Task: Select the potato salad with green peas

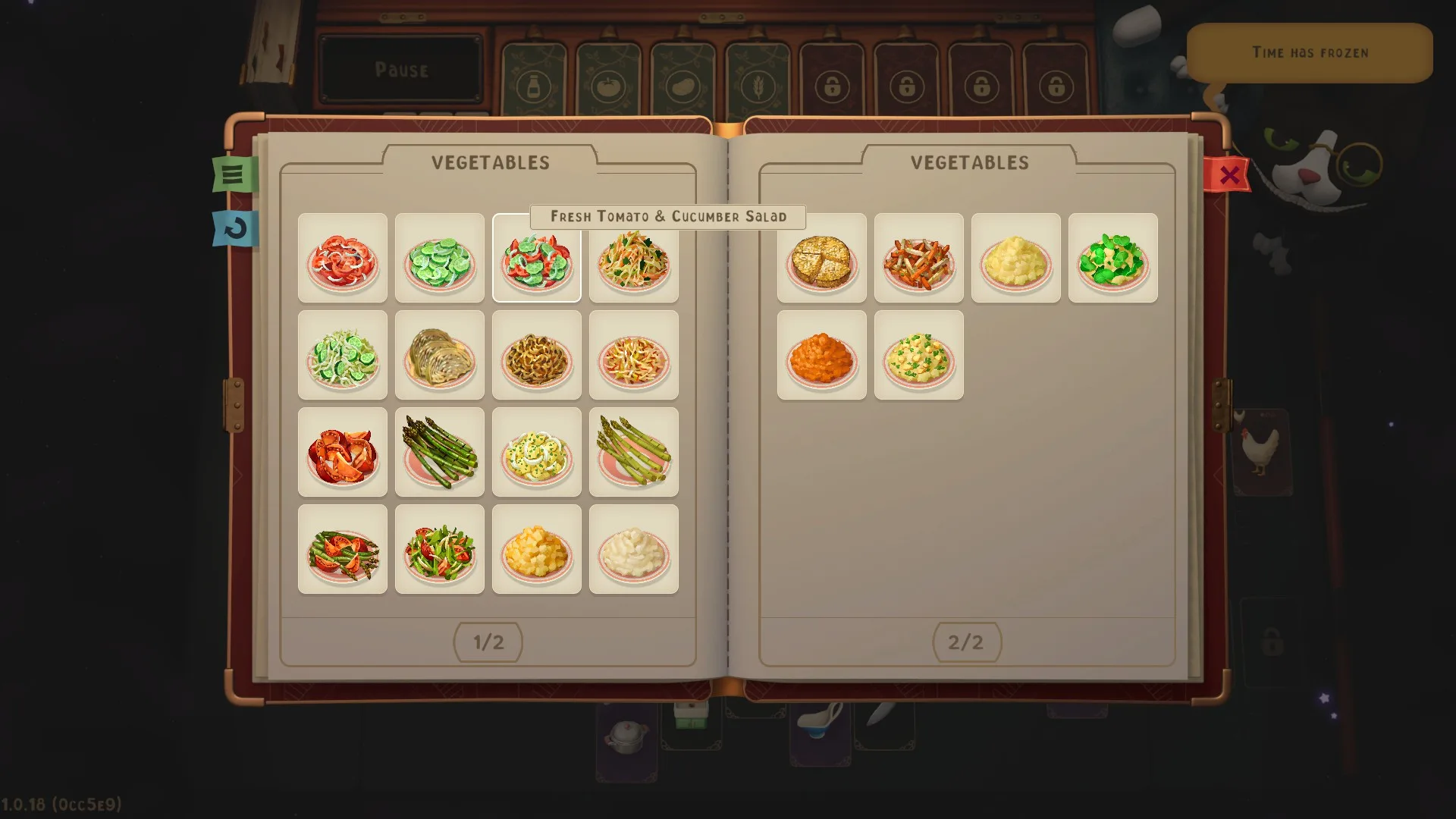Action: coord(919,356)
